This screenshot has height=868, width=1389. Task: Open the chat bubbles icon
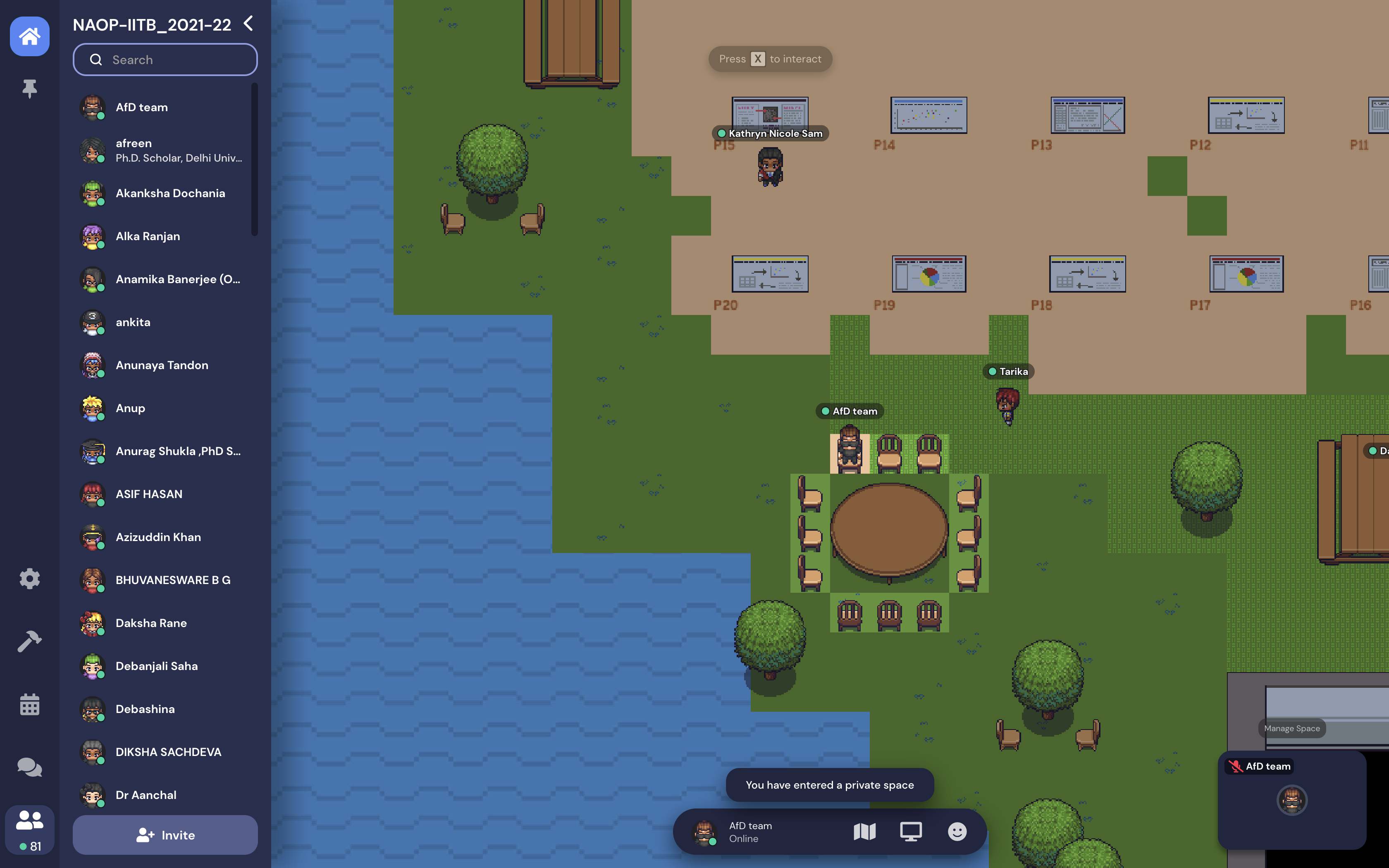click(30, 768)
